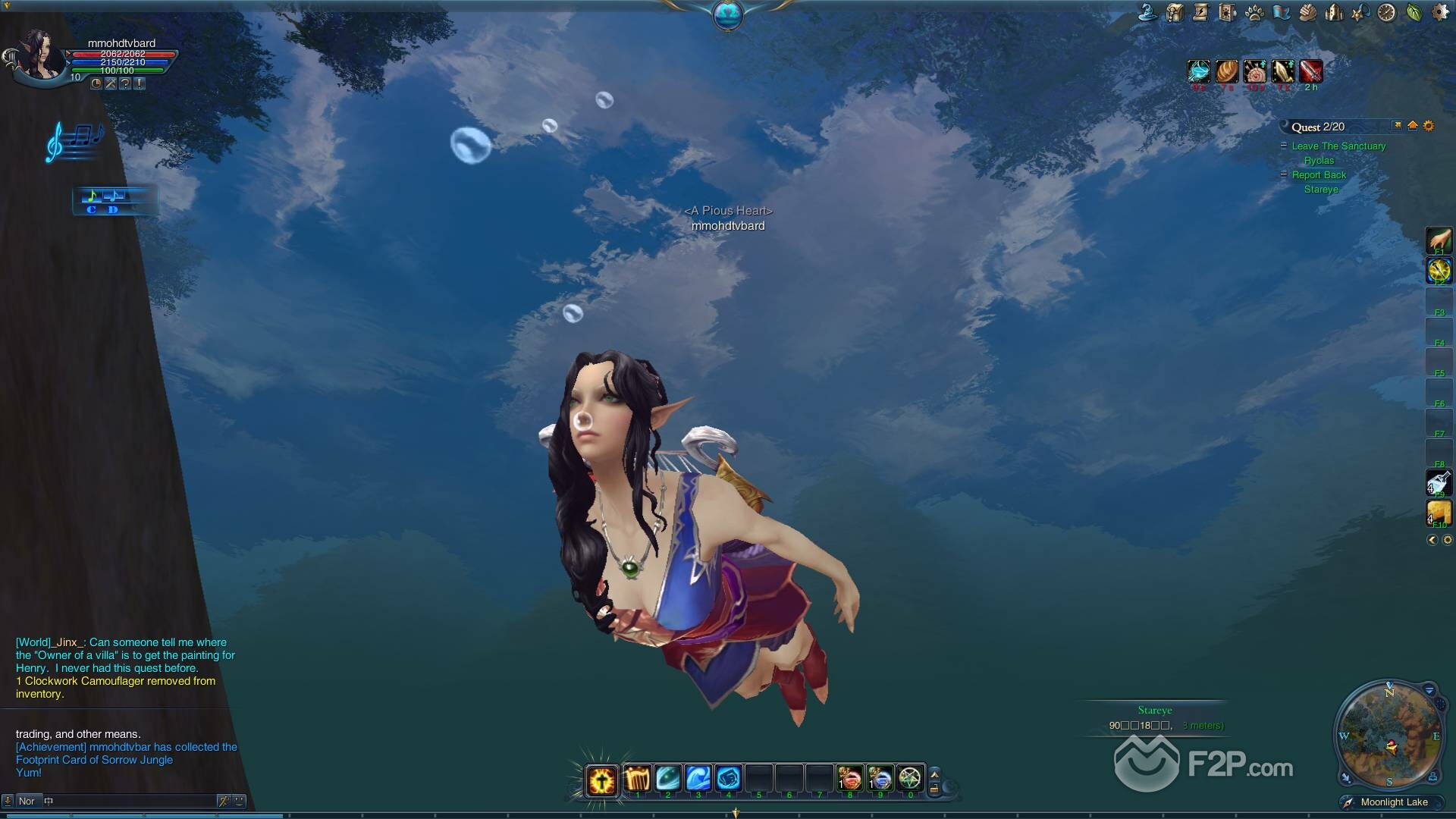Click the circular minimap
This screenshot has width=1456, height=819.
tap(1389, 733)
